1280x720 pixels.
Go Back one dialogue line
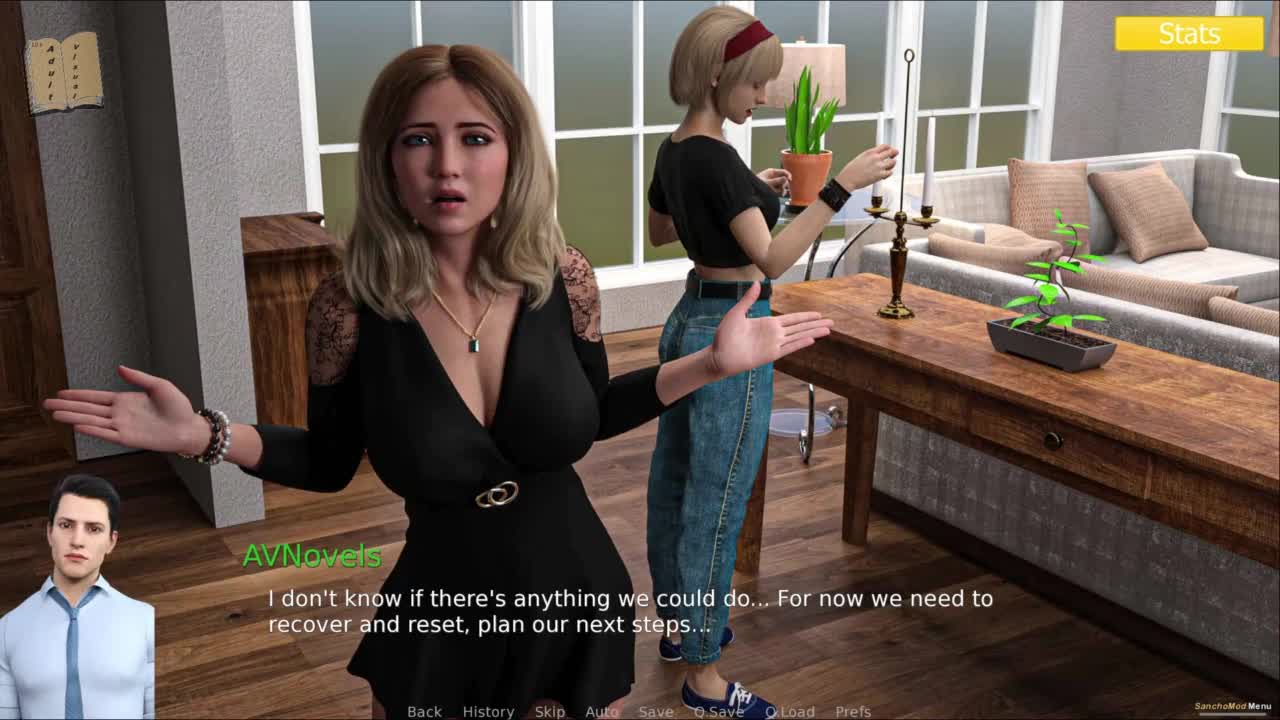click(x=424, y=711)
